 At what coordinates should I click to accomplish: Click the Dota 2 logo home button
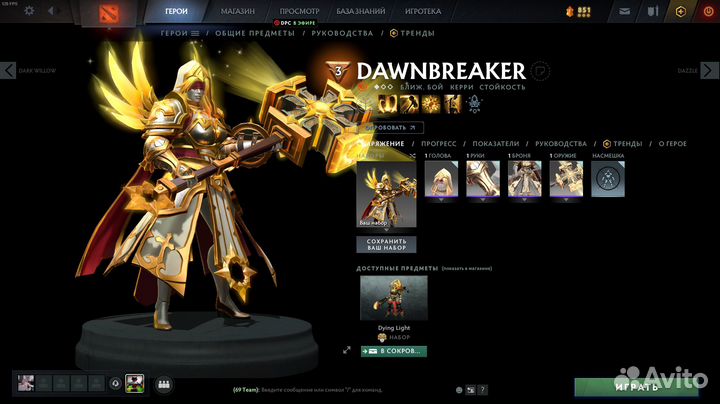106,13
